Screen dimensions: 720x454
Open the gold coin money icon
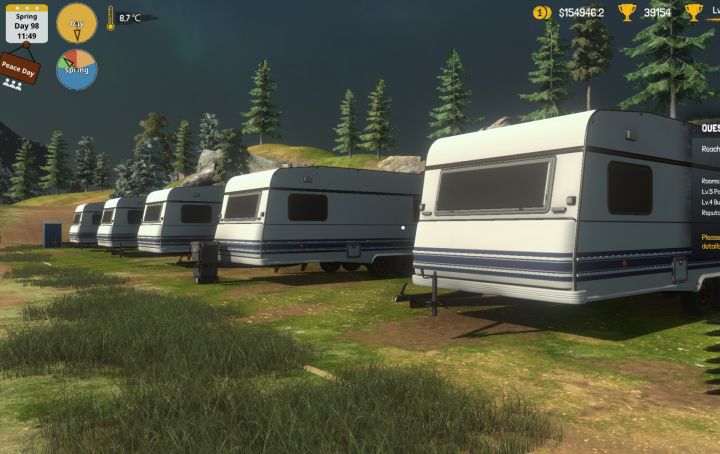coord(542,12)
